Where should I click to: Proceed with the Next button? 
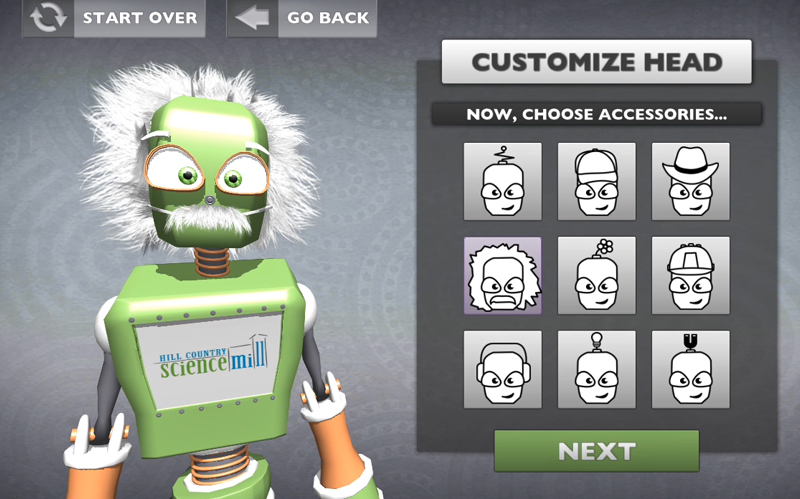(x=596, y=450)
